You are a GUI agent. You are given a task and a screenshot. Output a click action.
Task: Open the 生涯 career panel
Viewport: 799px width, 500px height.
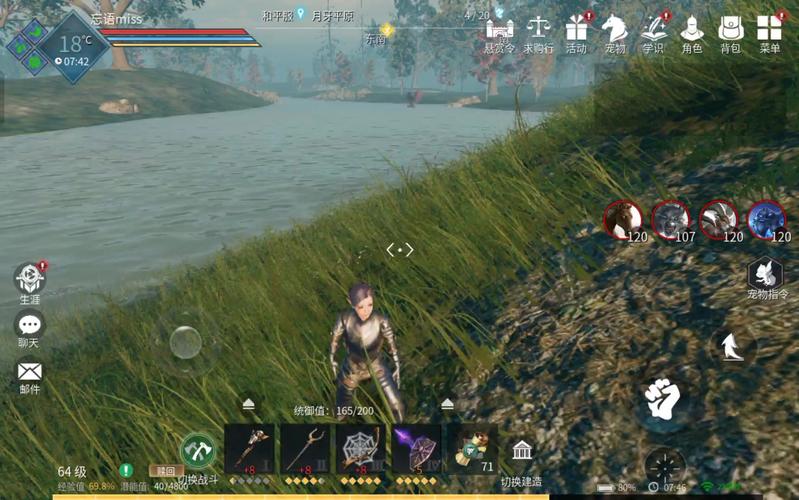click(30, 280)
